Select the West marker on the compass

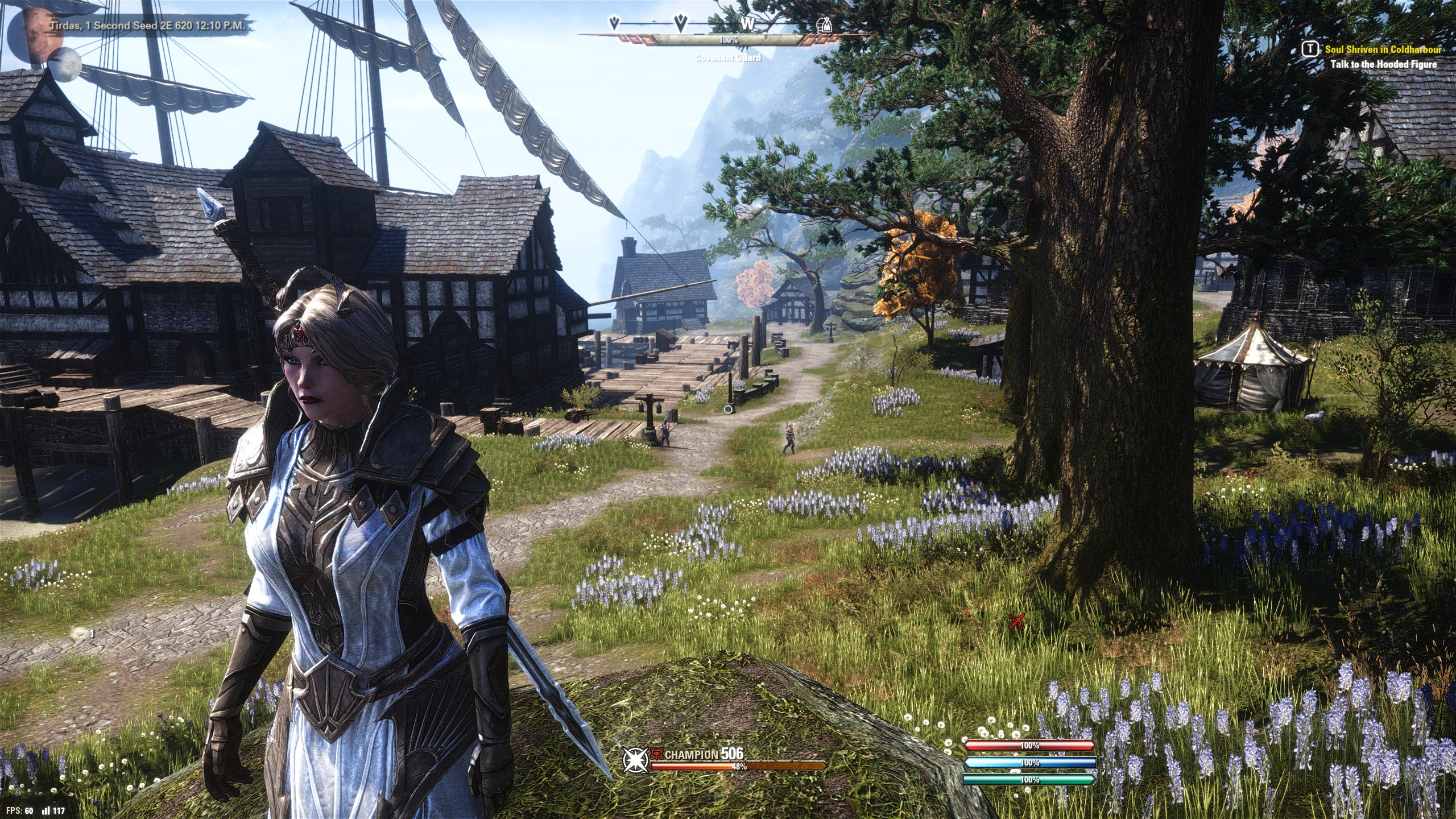pos(747,24)
